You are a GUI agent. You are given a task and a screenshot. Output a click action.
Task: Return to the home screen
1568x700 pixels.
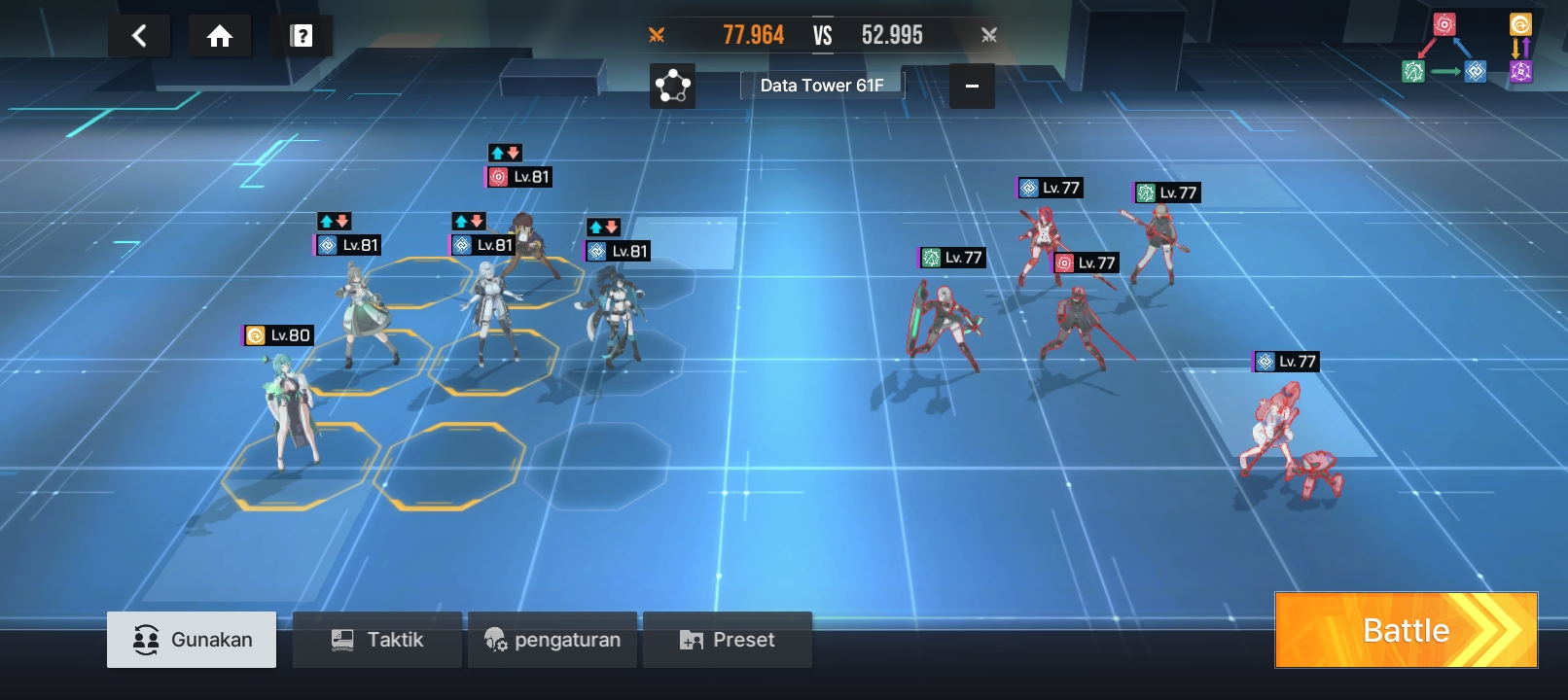[220, 37]
